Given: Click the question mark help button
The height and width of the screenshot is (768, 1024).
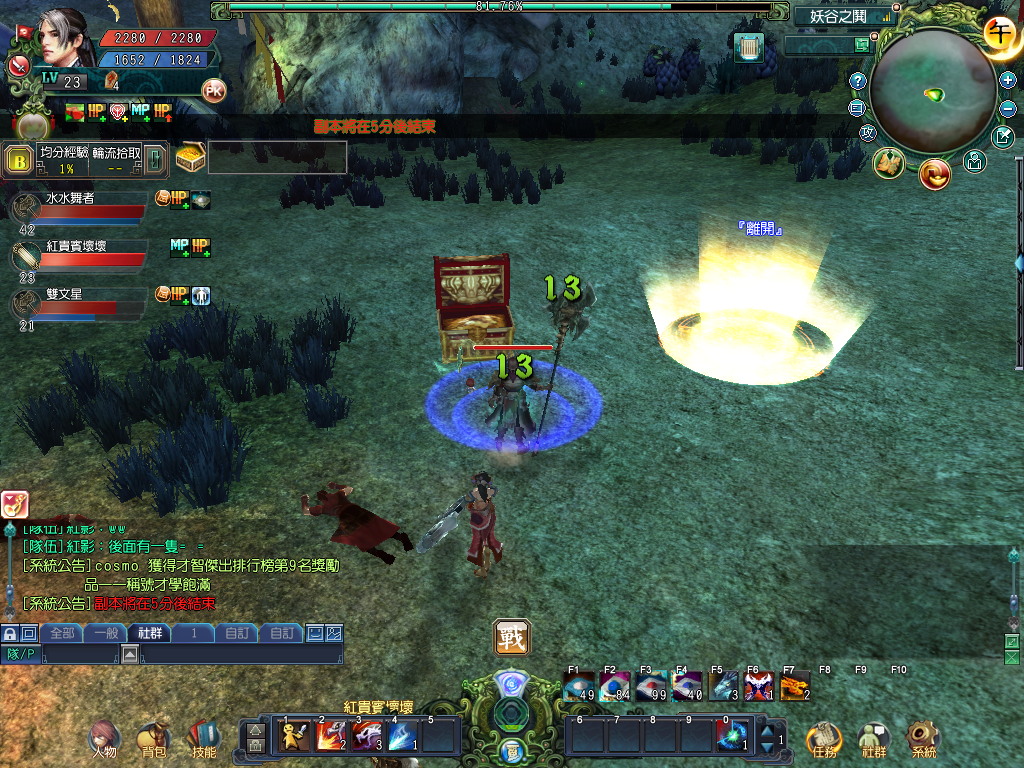Looking at the screenshot, I should pyautogui.click(x=857, y=81).
